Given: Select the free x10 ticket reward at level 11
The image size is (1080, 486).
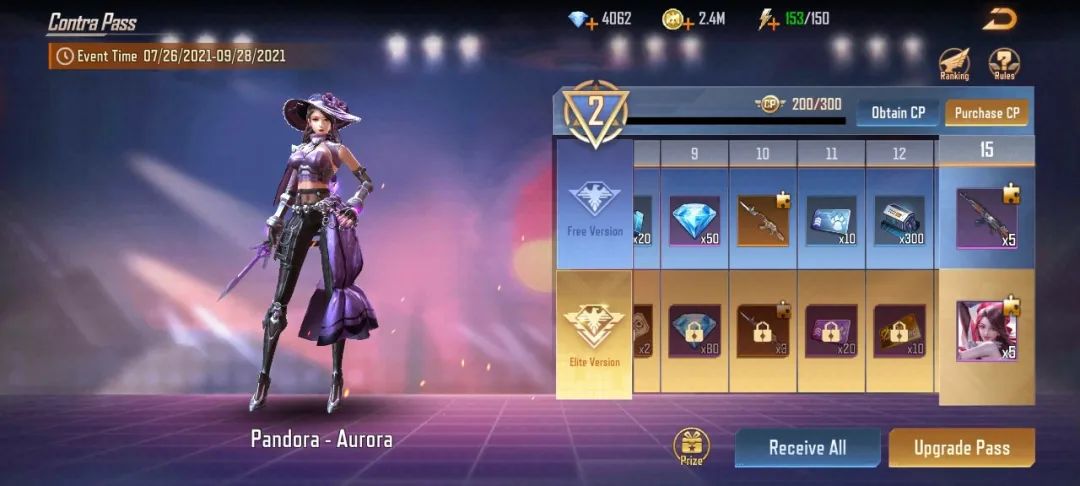Looking at the screenshot, I should coord(831,220).
